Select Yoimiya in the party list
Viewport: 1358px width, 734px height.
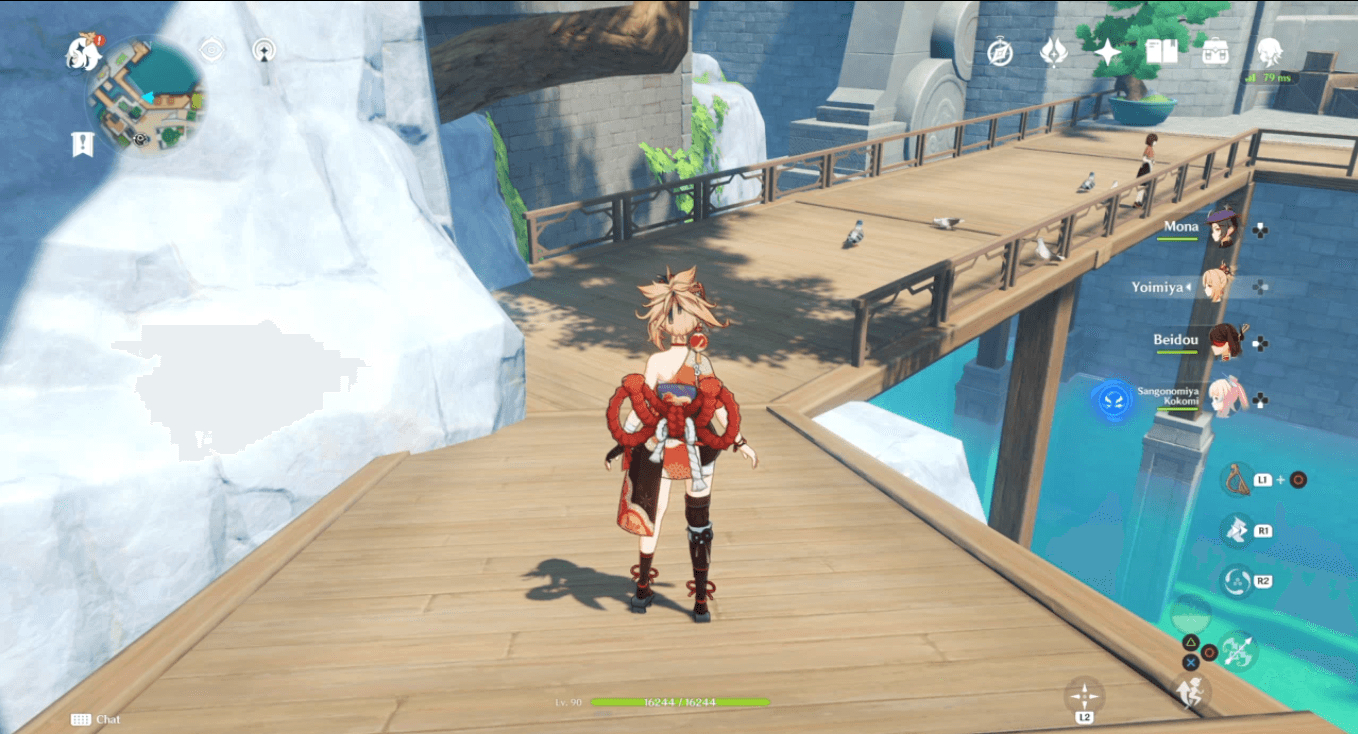tap(1218, 286)
